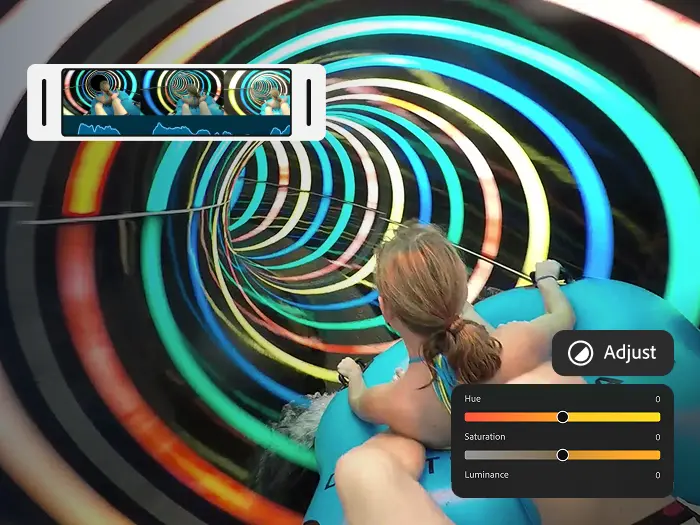Click the Adjust button
700x525 pixels.
click(x=612, y=353)
